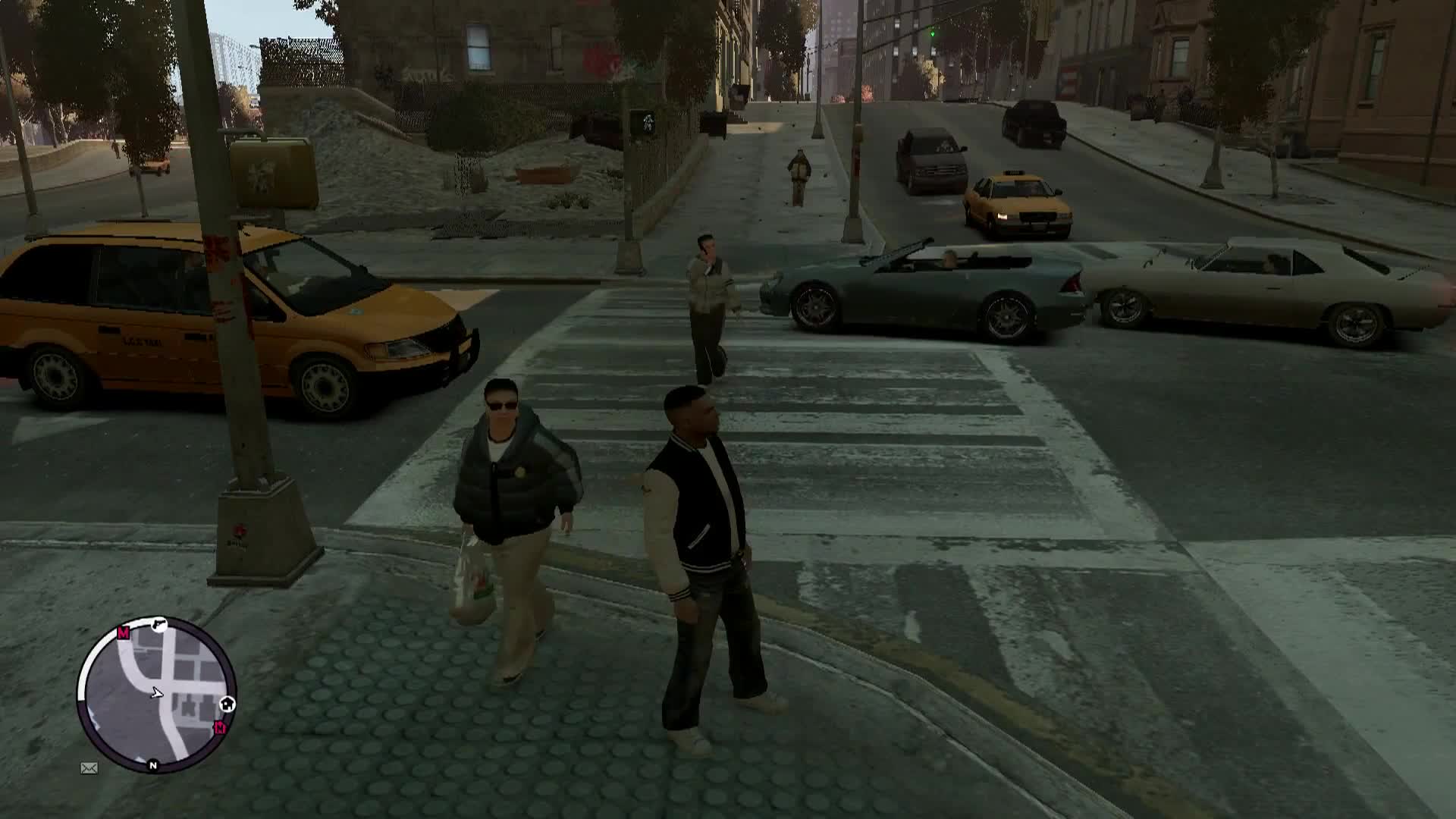Viewport: 1456px width, 819px height.
Task: Click the white health ring around the radar
Action: [x=81, y=679]
